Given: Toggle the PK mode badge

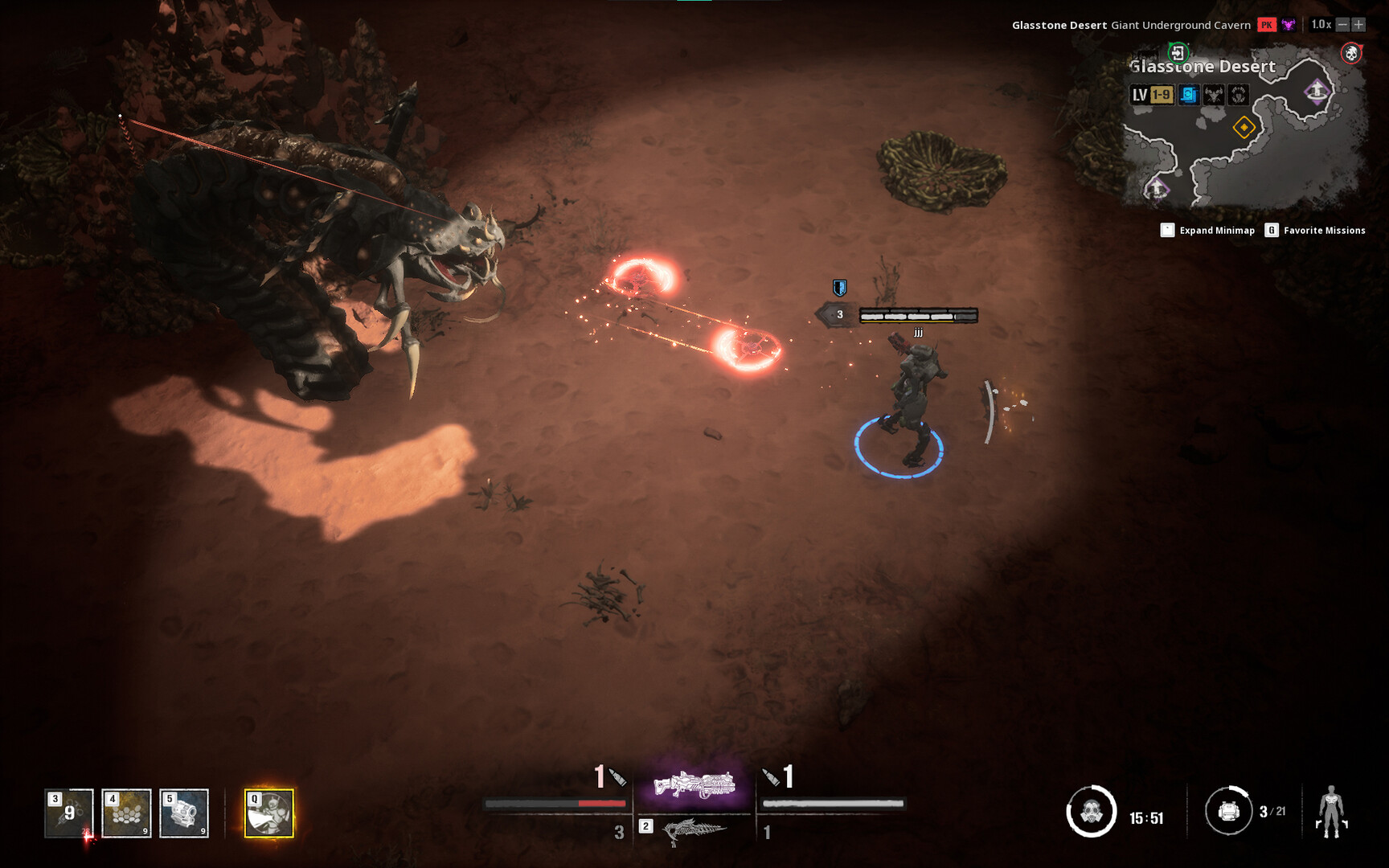Looking at the screenshot, I should coord(1267,24).
